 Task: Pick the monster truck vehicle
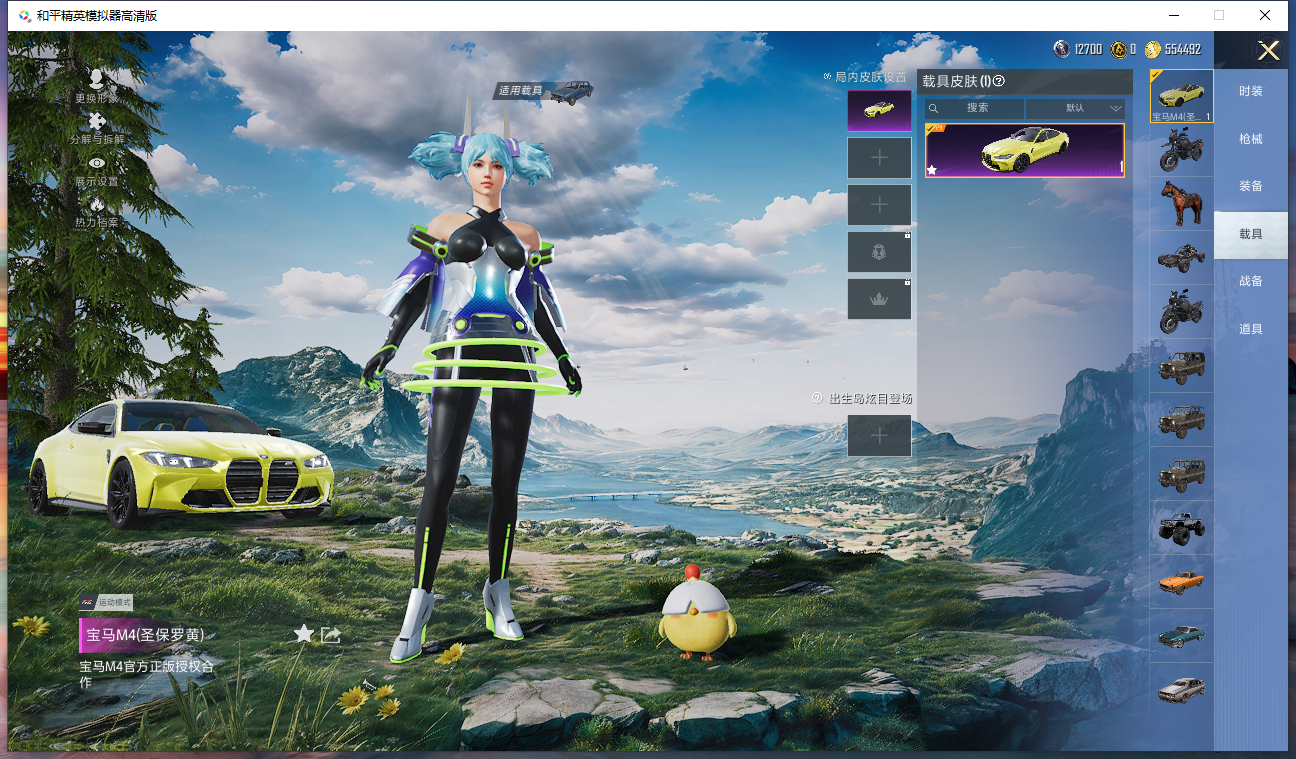pyautogui.click(x=1181, y=527)
